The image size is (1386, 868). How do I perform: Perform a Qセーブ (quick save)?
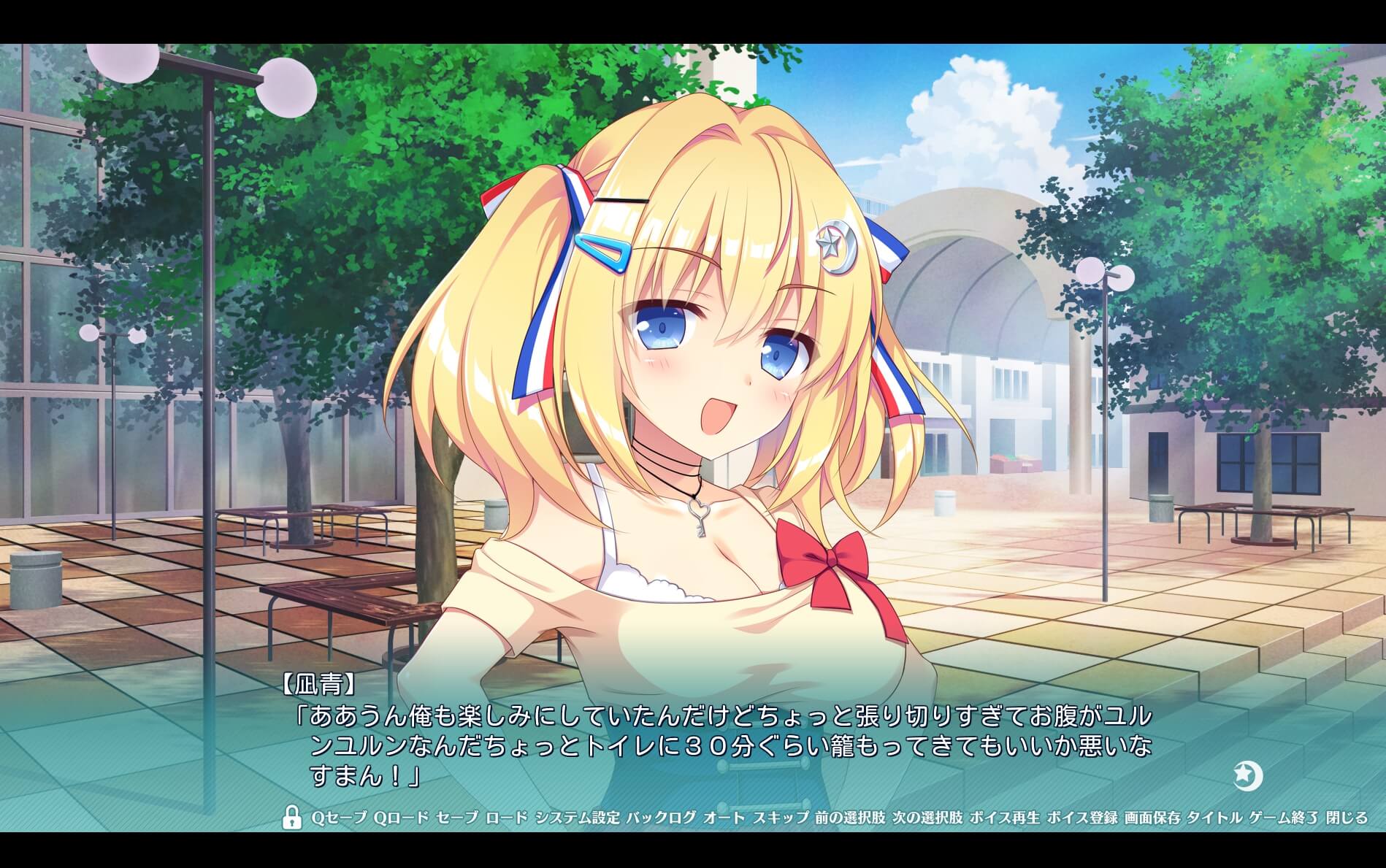(x=339, y=818)
